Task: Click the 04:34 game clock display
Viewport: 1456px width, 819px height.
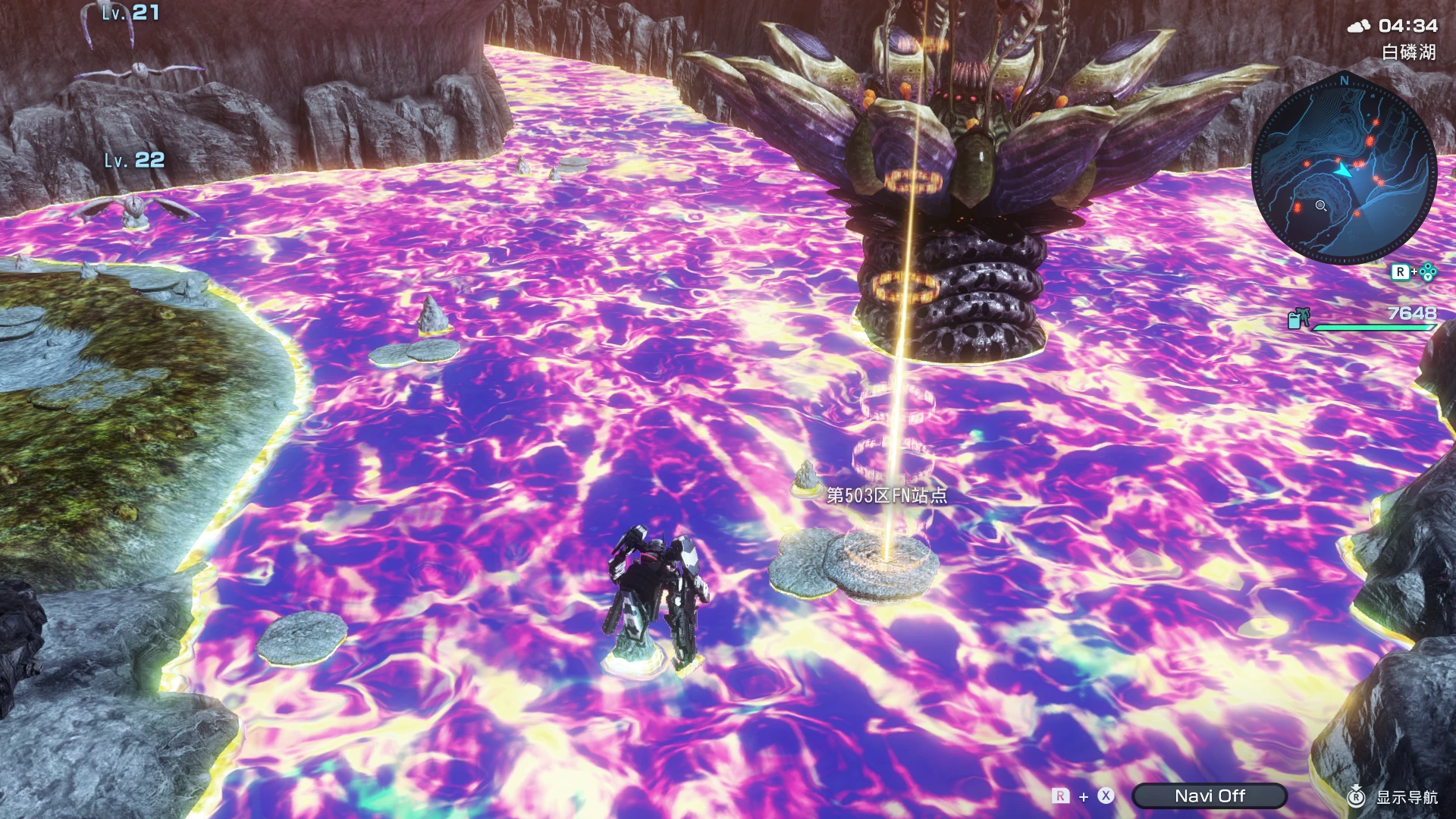Action: 1409,25
